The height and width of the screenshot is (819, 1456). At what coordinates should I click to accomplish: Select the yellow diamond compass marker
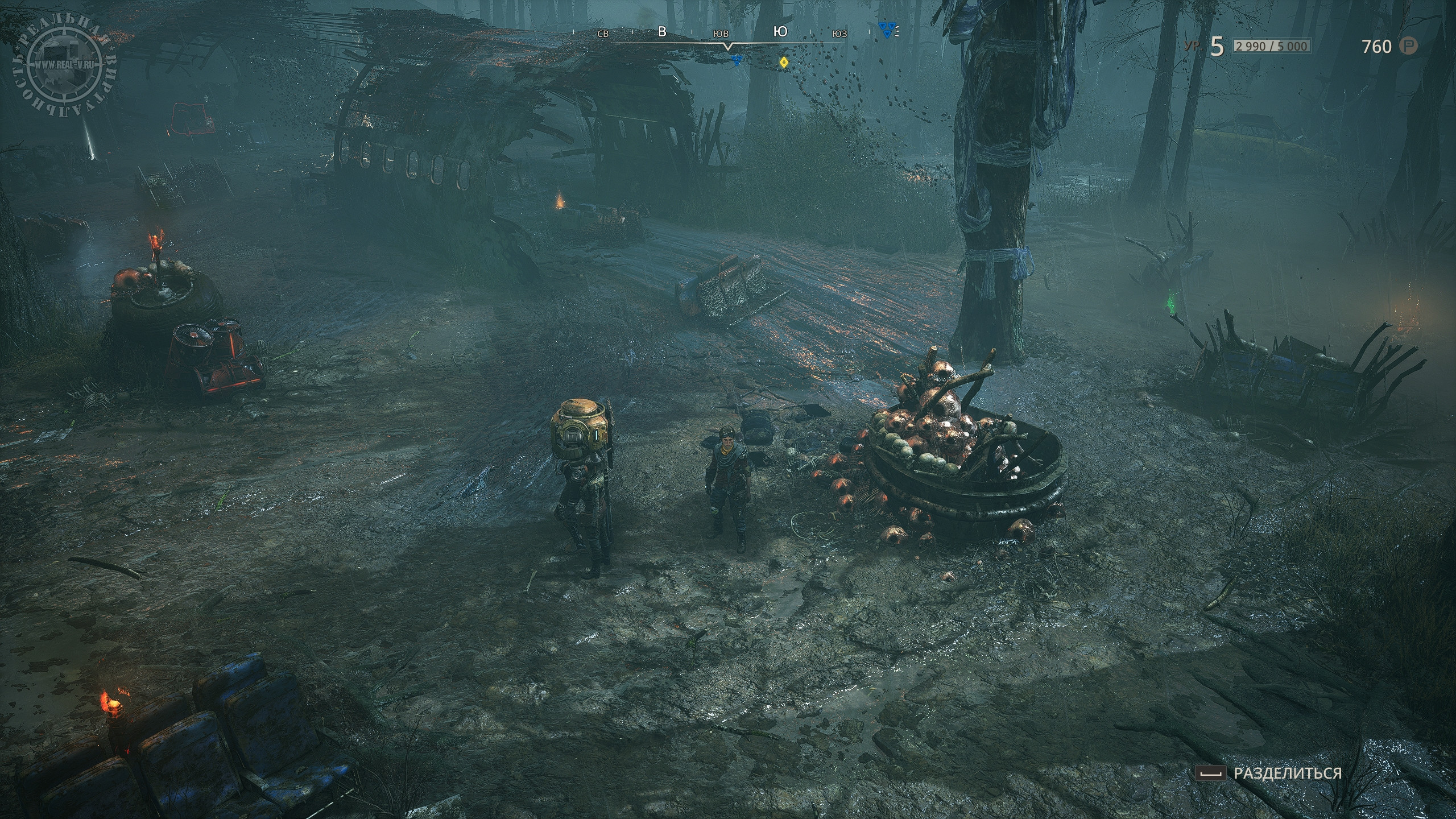(x=783, y=63)
